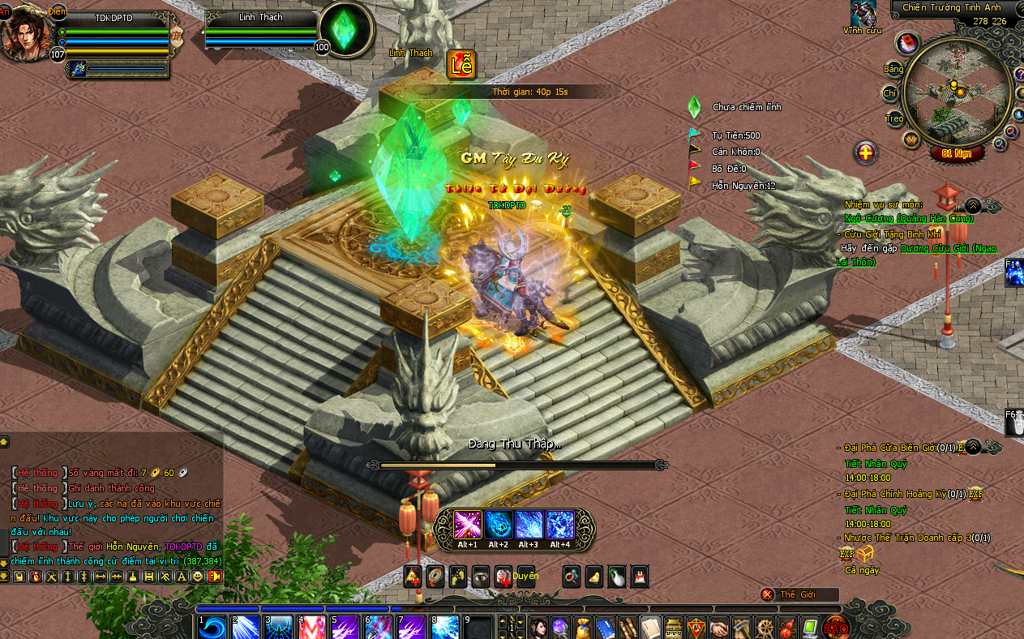Open the chat emoji smiley picker
The width and height of the screenshot is (1024, 639).
coord(198,577)
